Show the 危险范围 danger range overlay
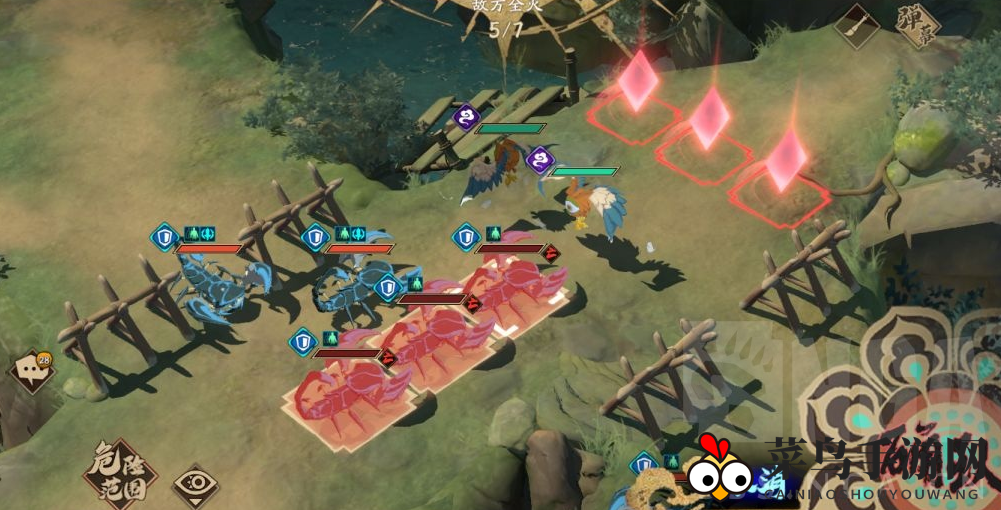Image resolution: width=1001 pixels, height=510 pixels. point(119,474)
